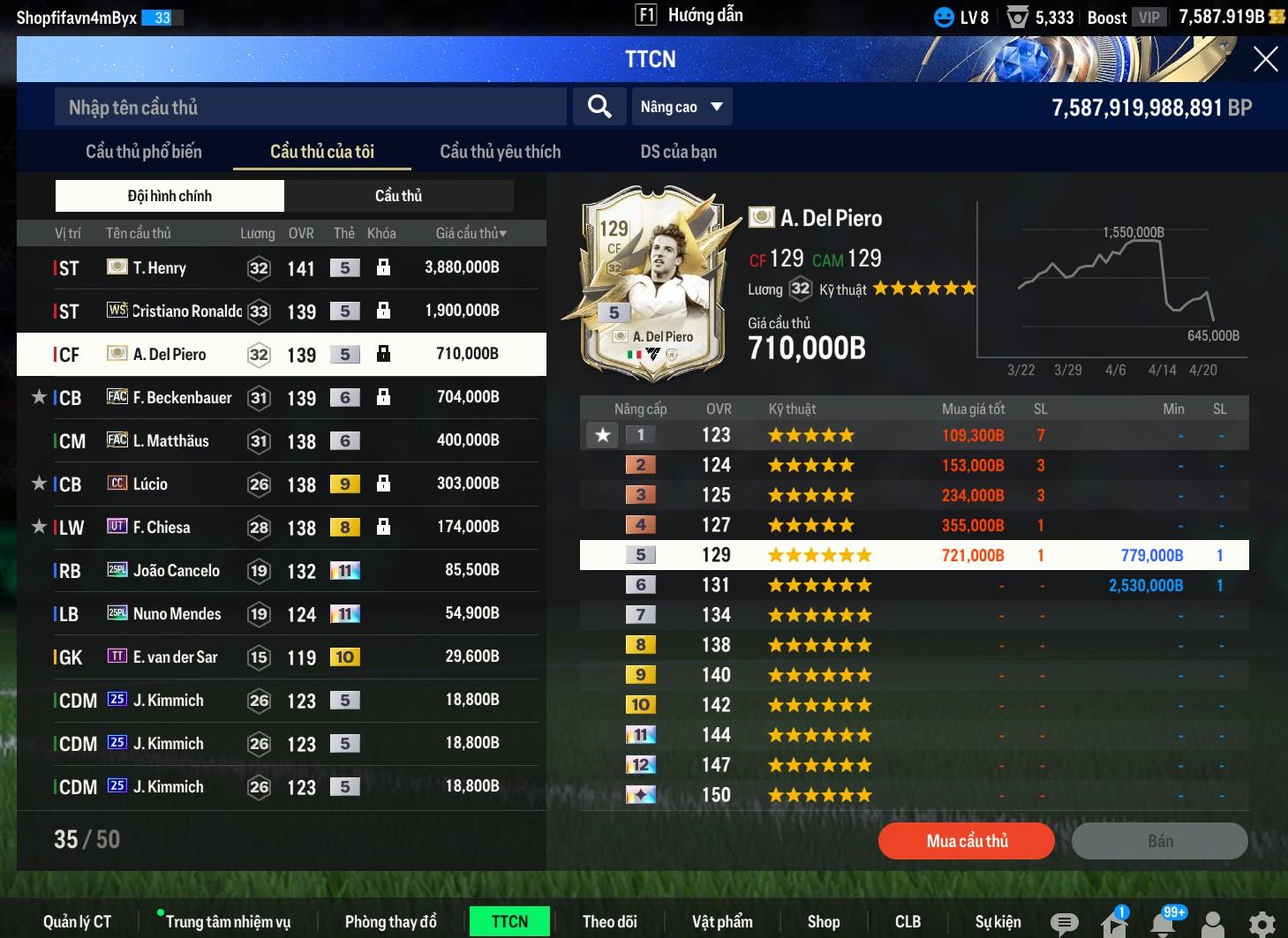Viewport: 1288px width, 938px height.
Task: Select the Cầu thủ sub-tab
Action: (x=398, y=196)
